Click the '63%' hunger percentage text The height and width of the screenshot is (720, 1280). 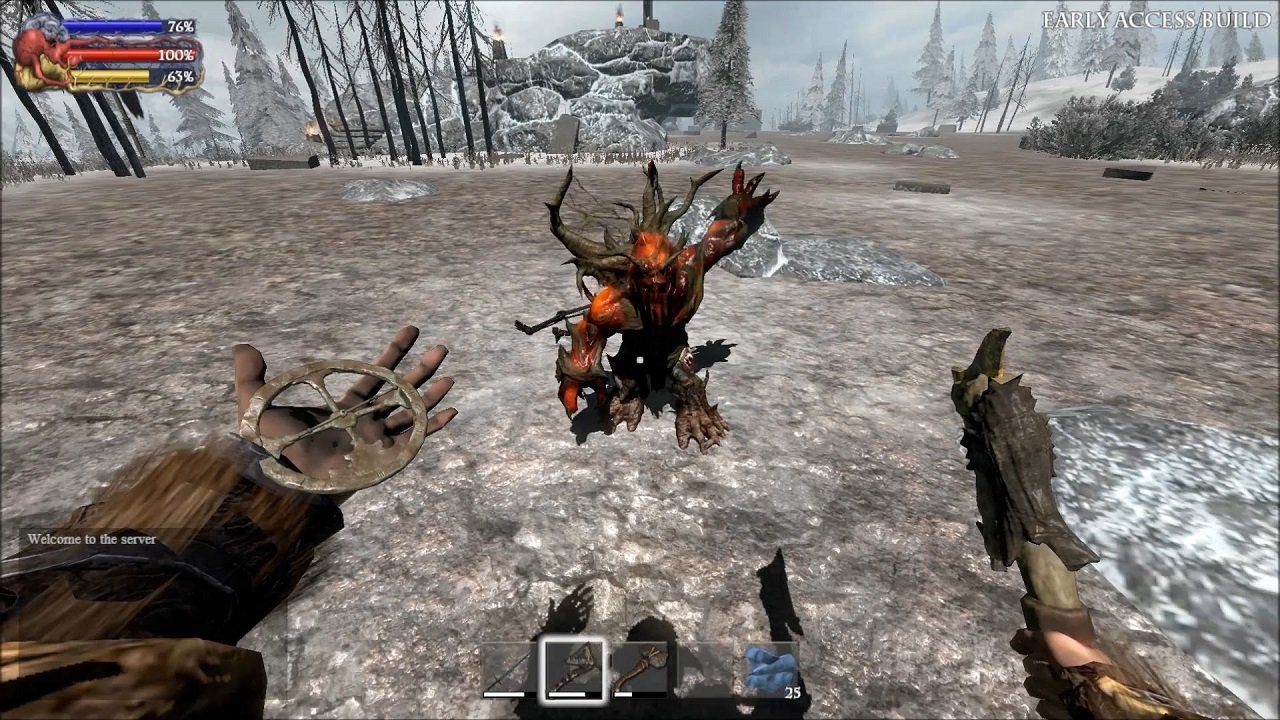(x=181, y=77)
